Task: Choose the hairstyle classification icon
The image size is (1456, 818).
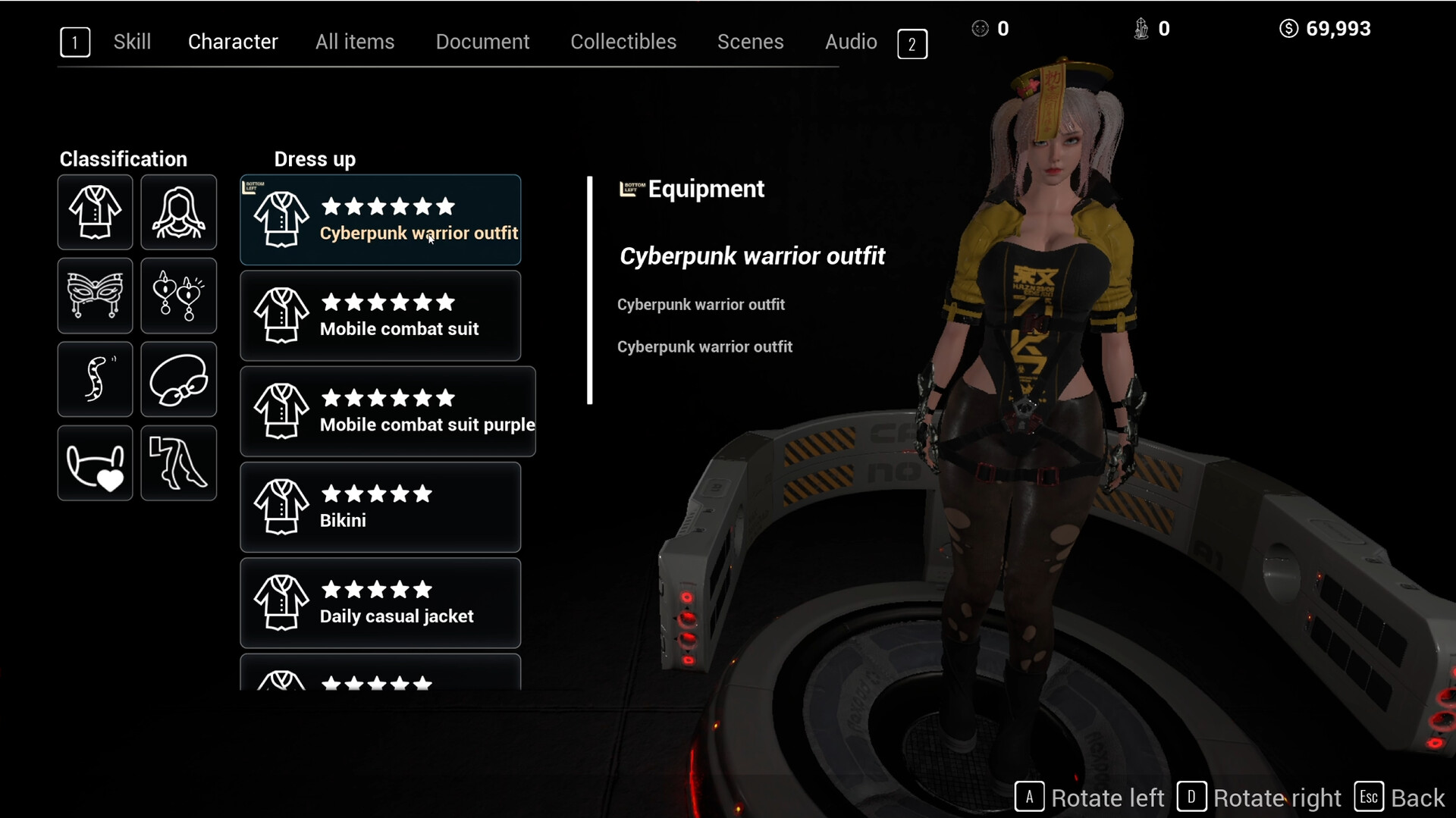Action: [x=179, y=212]
